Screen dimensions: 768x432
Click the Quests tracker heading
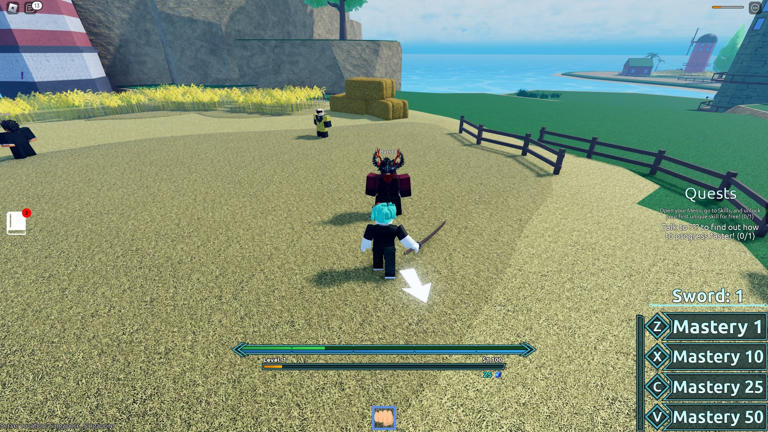tap(710, 194)
